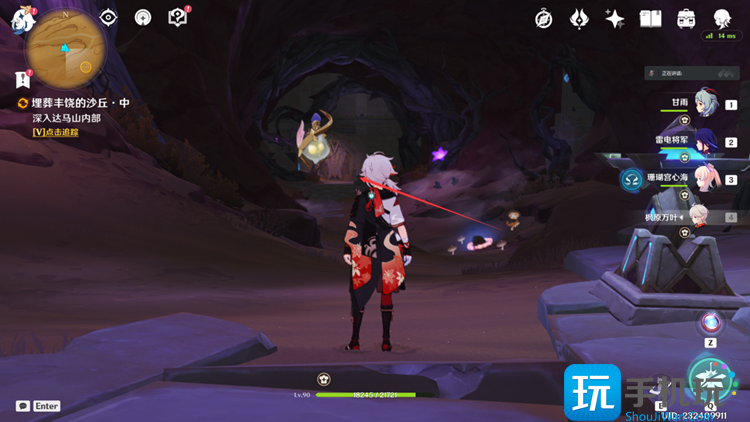Click the circular minimap
This screenshot has width=750, height=422.
(x=66, y=49)
